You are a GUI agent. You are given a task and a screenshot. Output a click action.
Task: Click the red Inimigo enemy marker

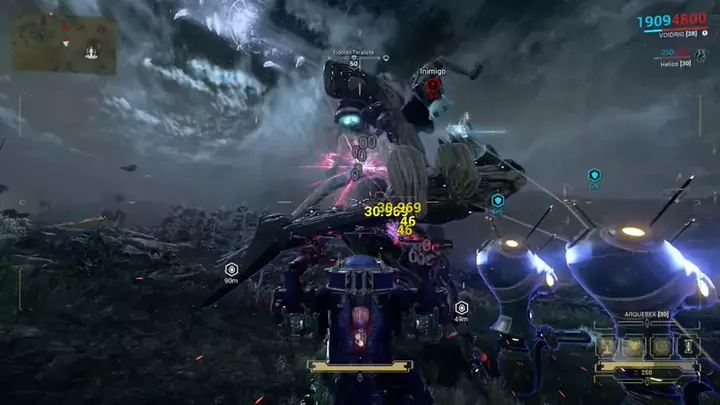click(x=433, y=86)
